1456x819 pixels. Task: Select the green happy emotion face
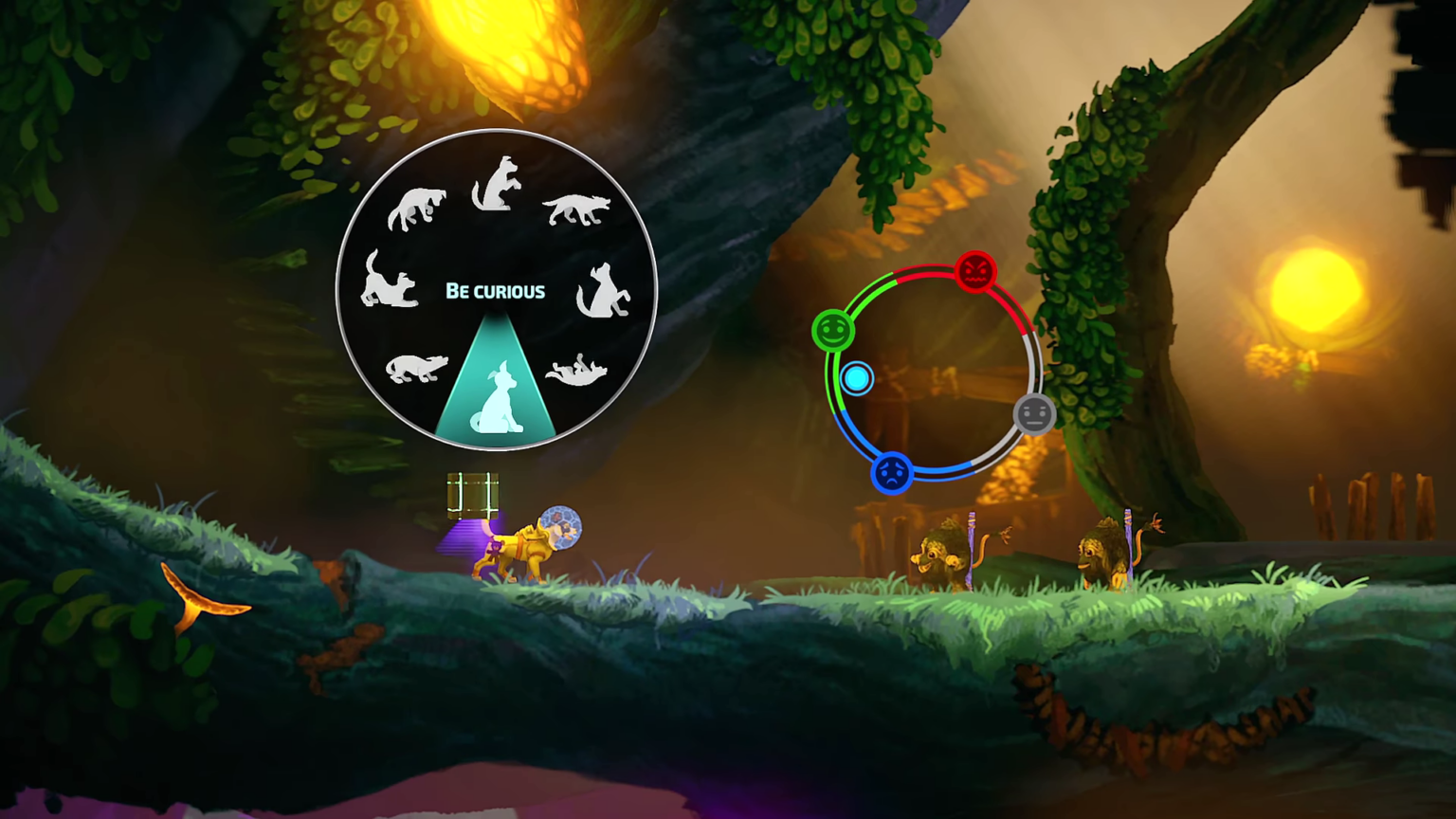coord(832,332)
